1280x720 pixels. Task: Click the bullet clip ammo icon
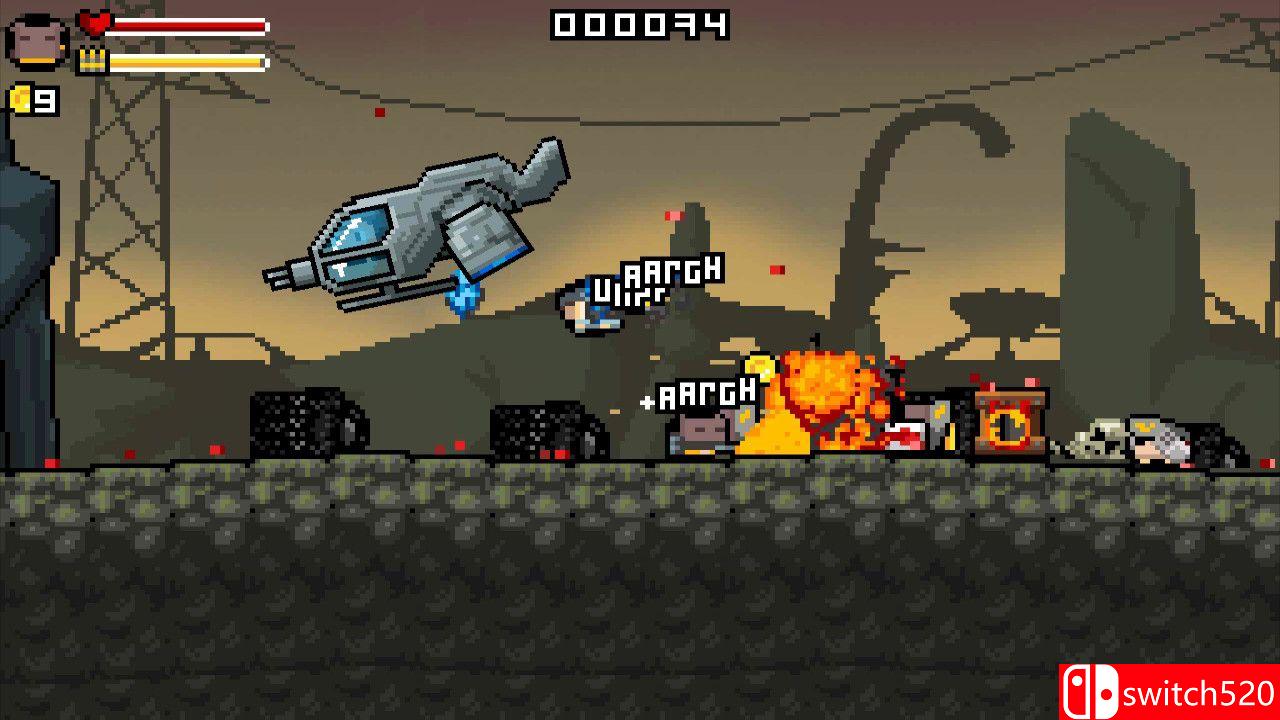[x=91, y=60]
